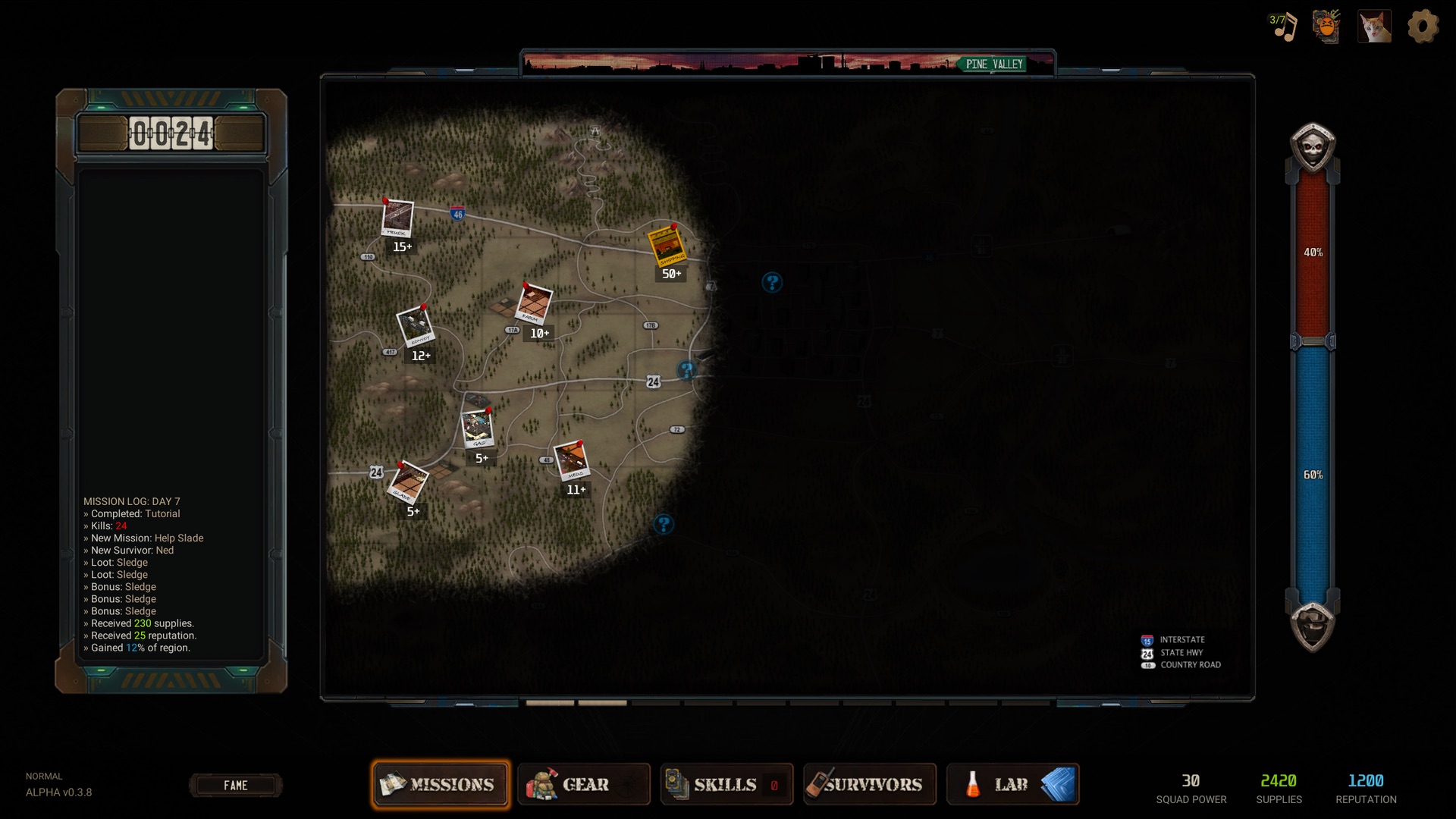This screenshot has width=1456, height=819.
Task: Switch to the Gear tab
Action: 584,784
